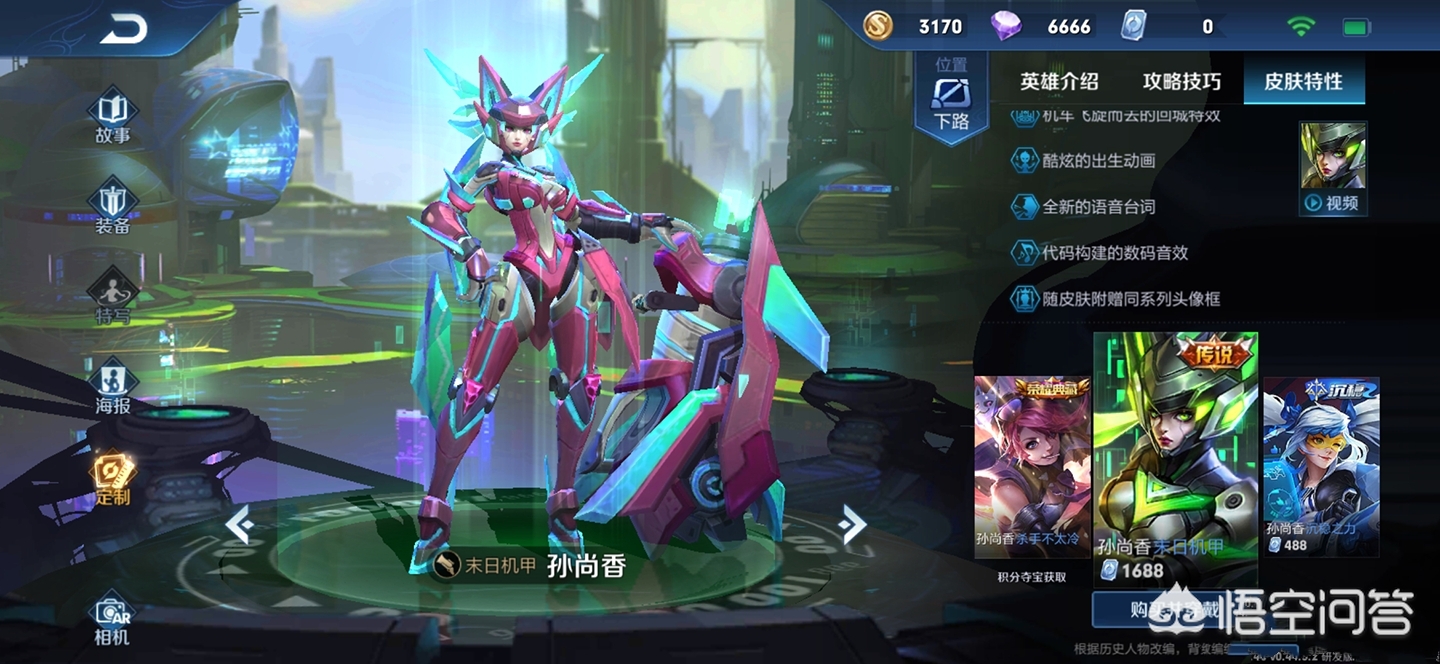The height and width of the screenshot is (664, 1440).
Task: Open the 定制 customization option
Action: (x=112, y=478)
